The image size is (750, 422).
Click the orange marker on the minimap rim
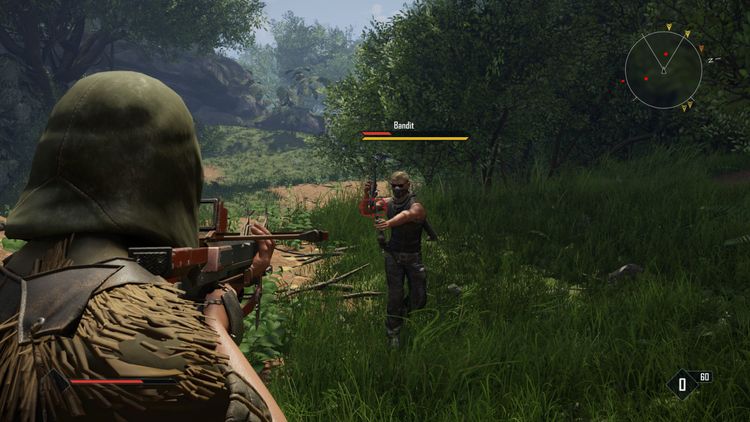tap(700, 48)
